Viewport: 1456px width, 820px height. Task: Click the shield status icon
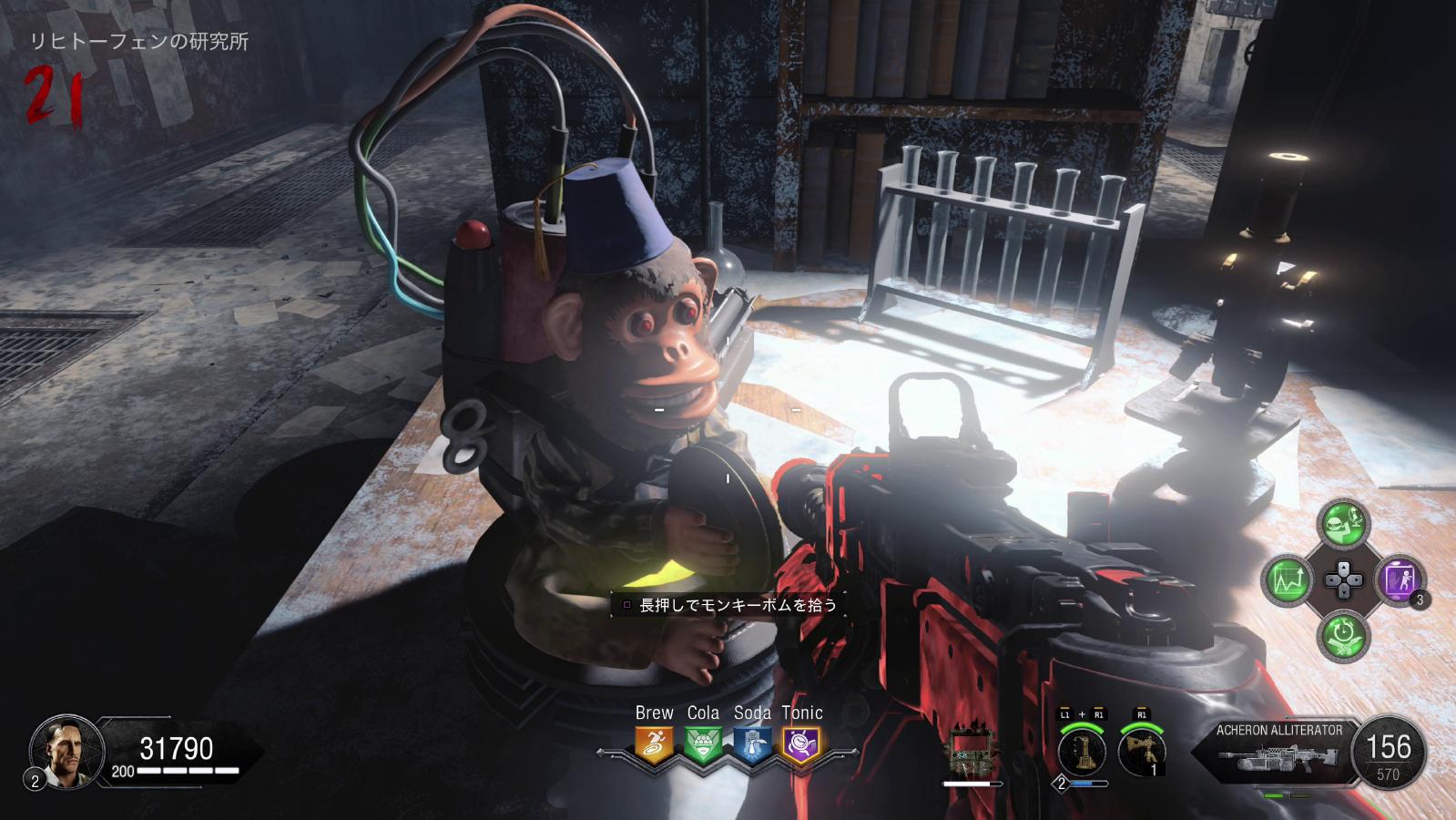pyautogui.click(x=972, y=752)
